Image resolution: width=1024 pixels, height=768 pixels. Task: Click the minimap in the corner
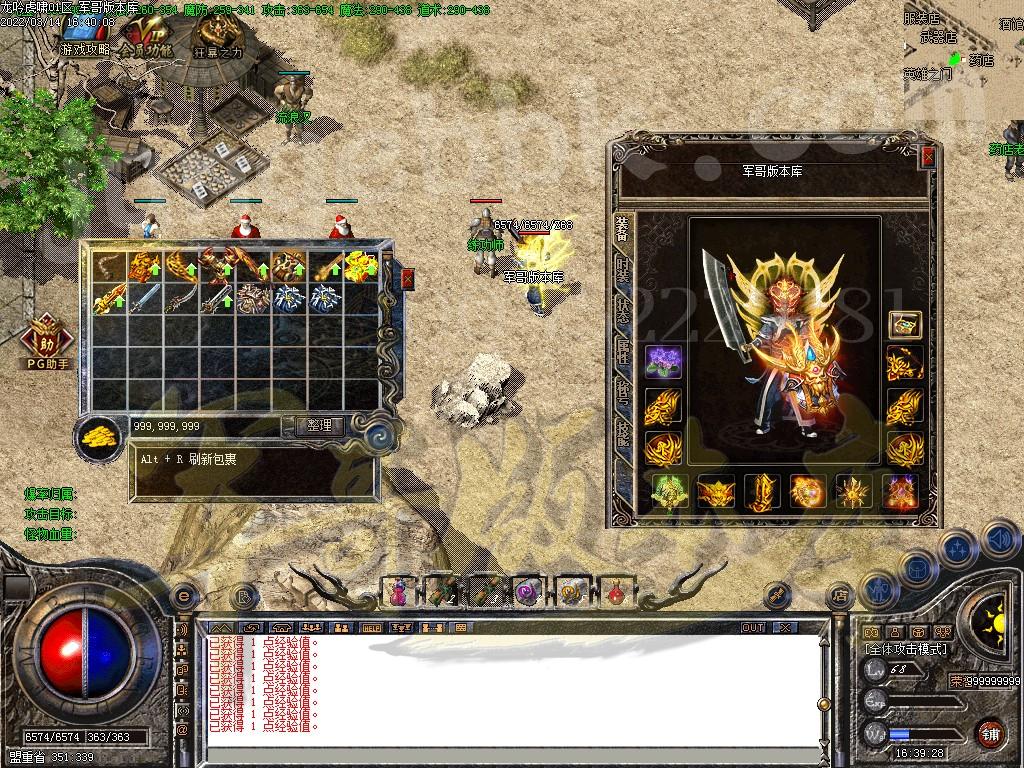point(963,50)
